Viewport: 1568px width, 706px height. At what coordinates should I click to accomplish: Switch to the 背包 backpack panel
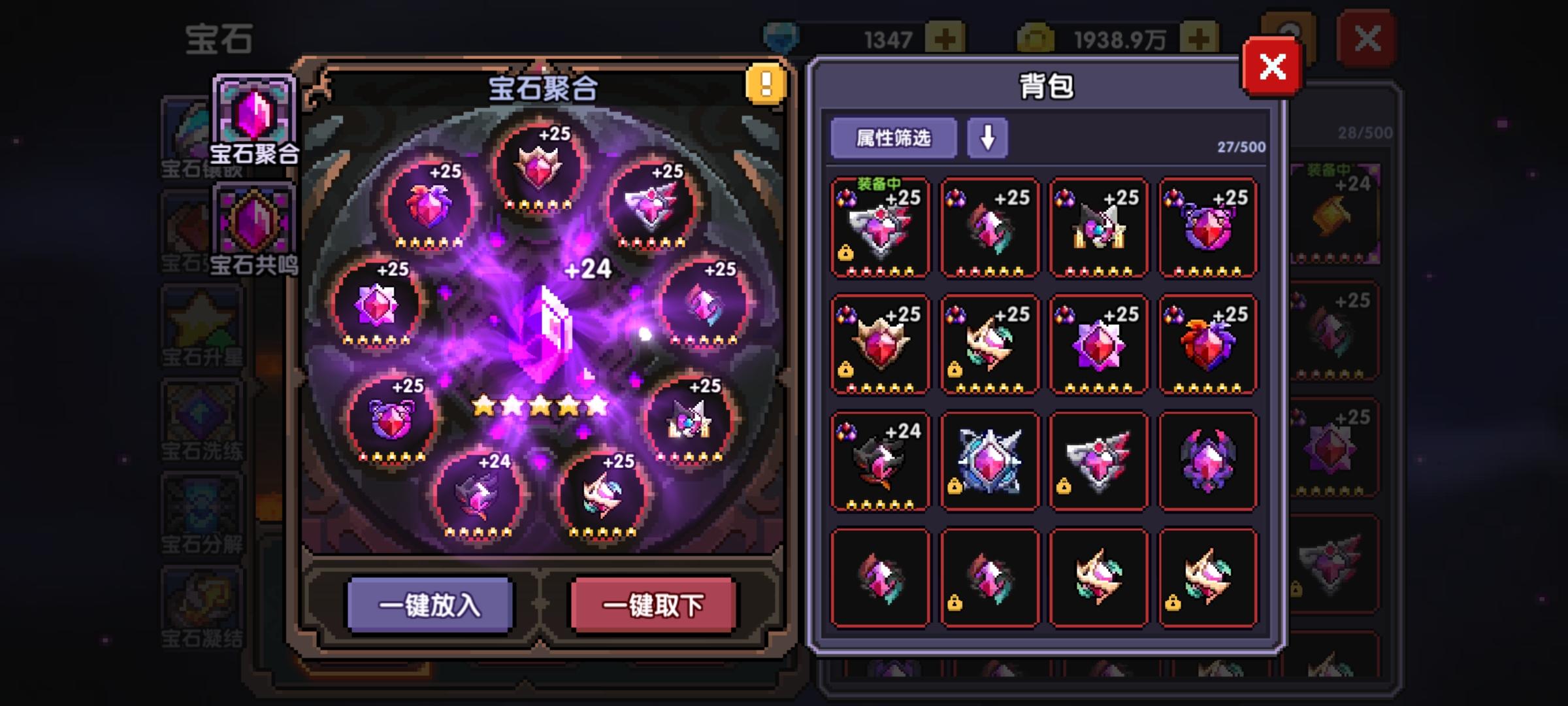click(1045, 83)
